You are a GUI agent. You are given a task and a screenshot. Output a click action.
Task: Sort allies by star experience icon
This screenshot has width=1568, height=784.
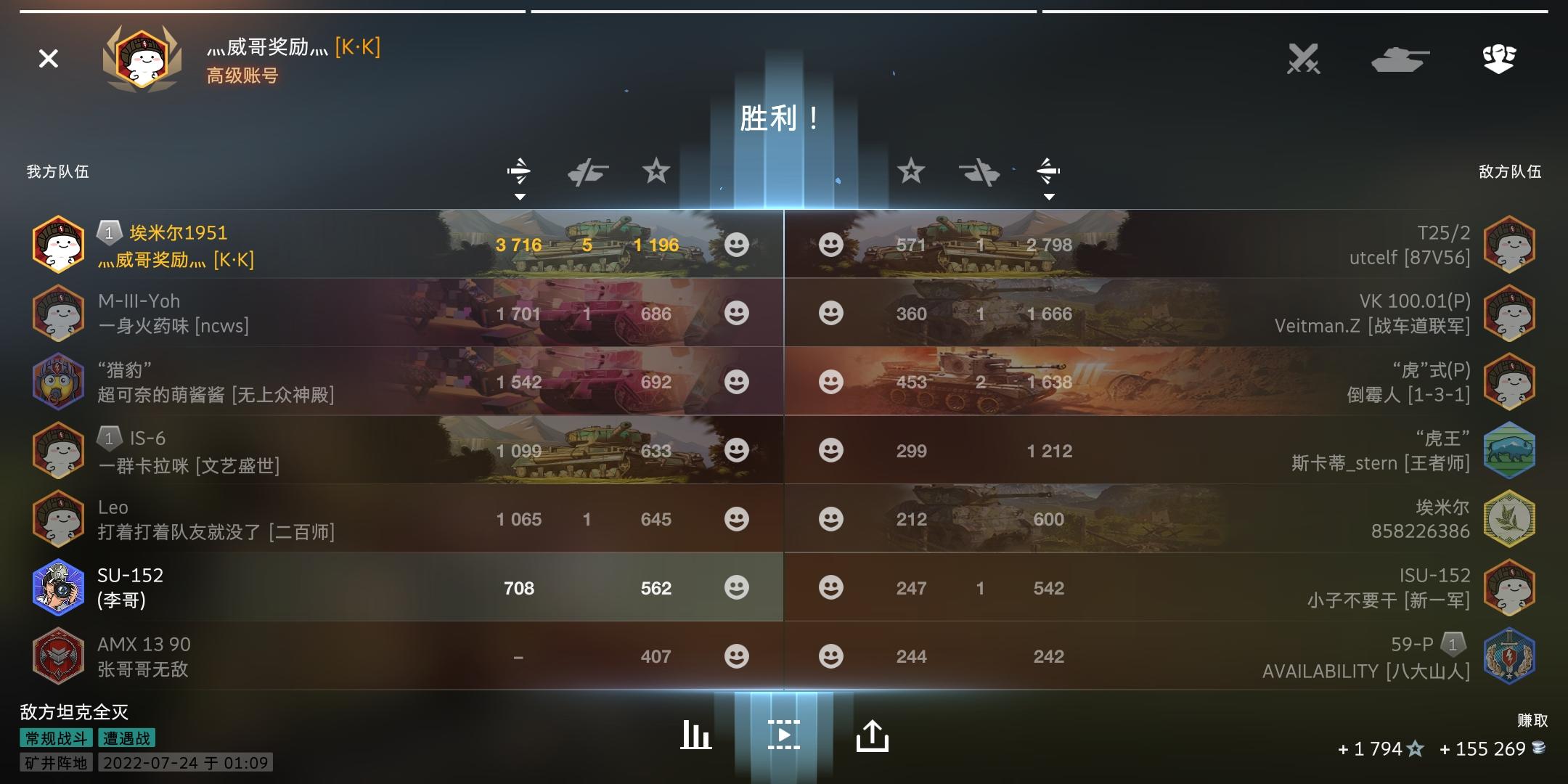coord(656,172)
